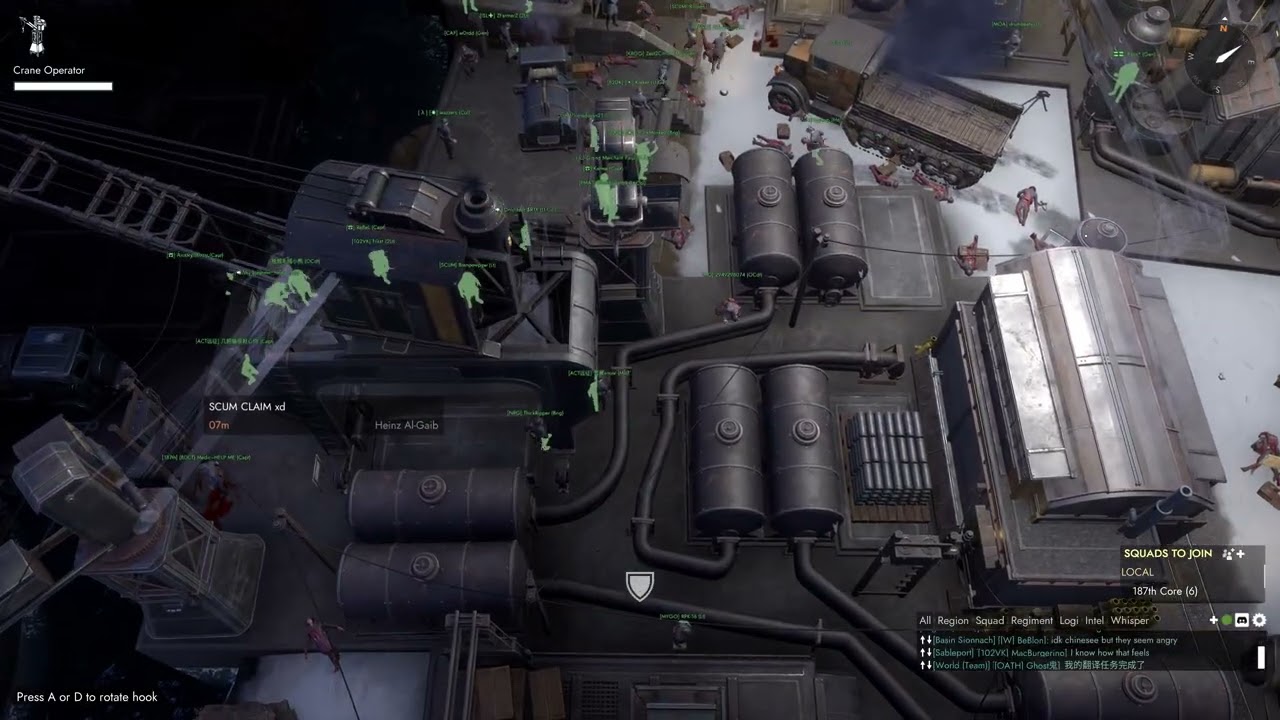
Task: Click the Crane Operator role icon
Action: point(36,35)
